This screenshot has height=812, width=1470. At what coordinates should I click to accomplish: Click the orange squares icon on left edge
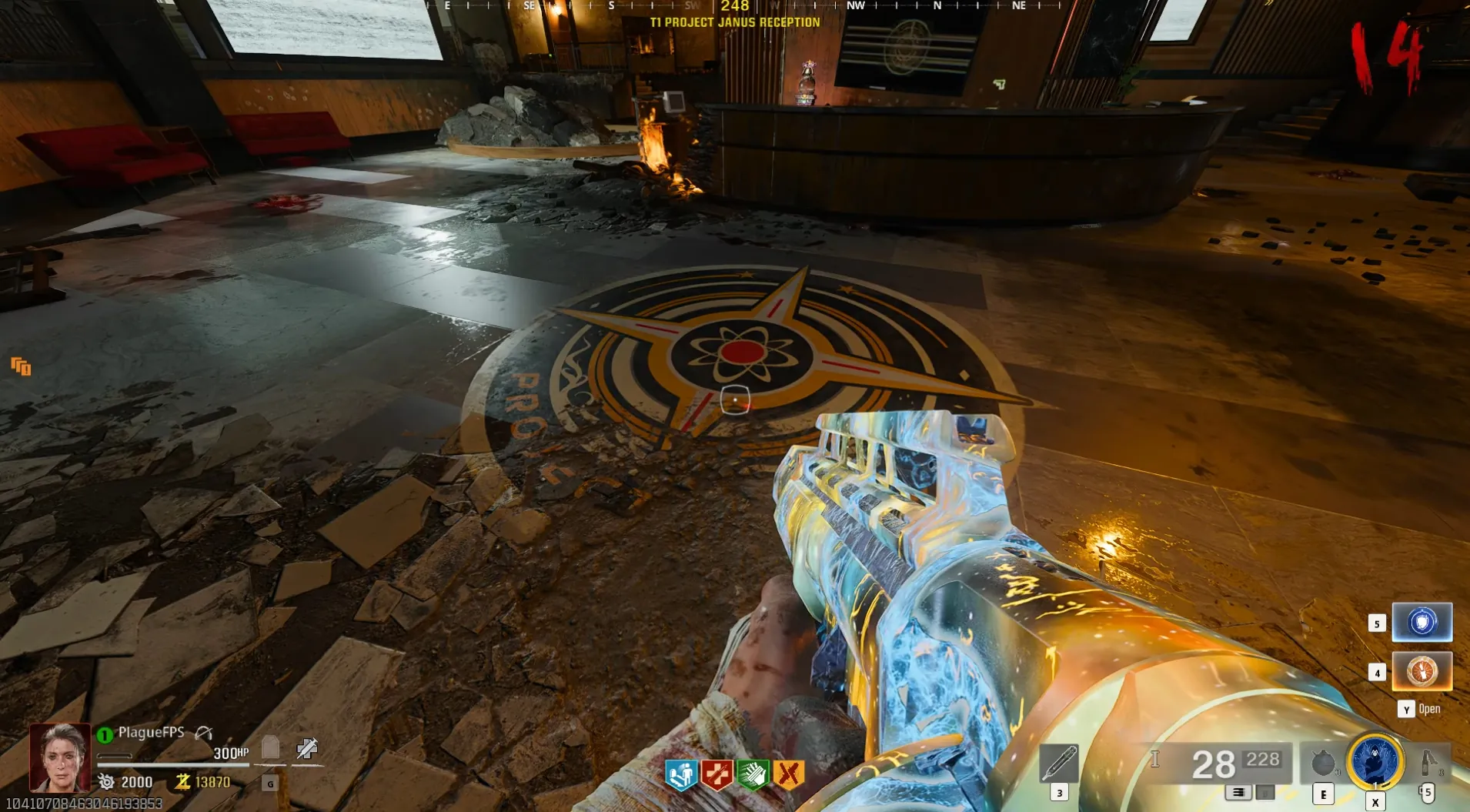click(21, 366)
